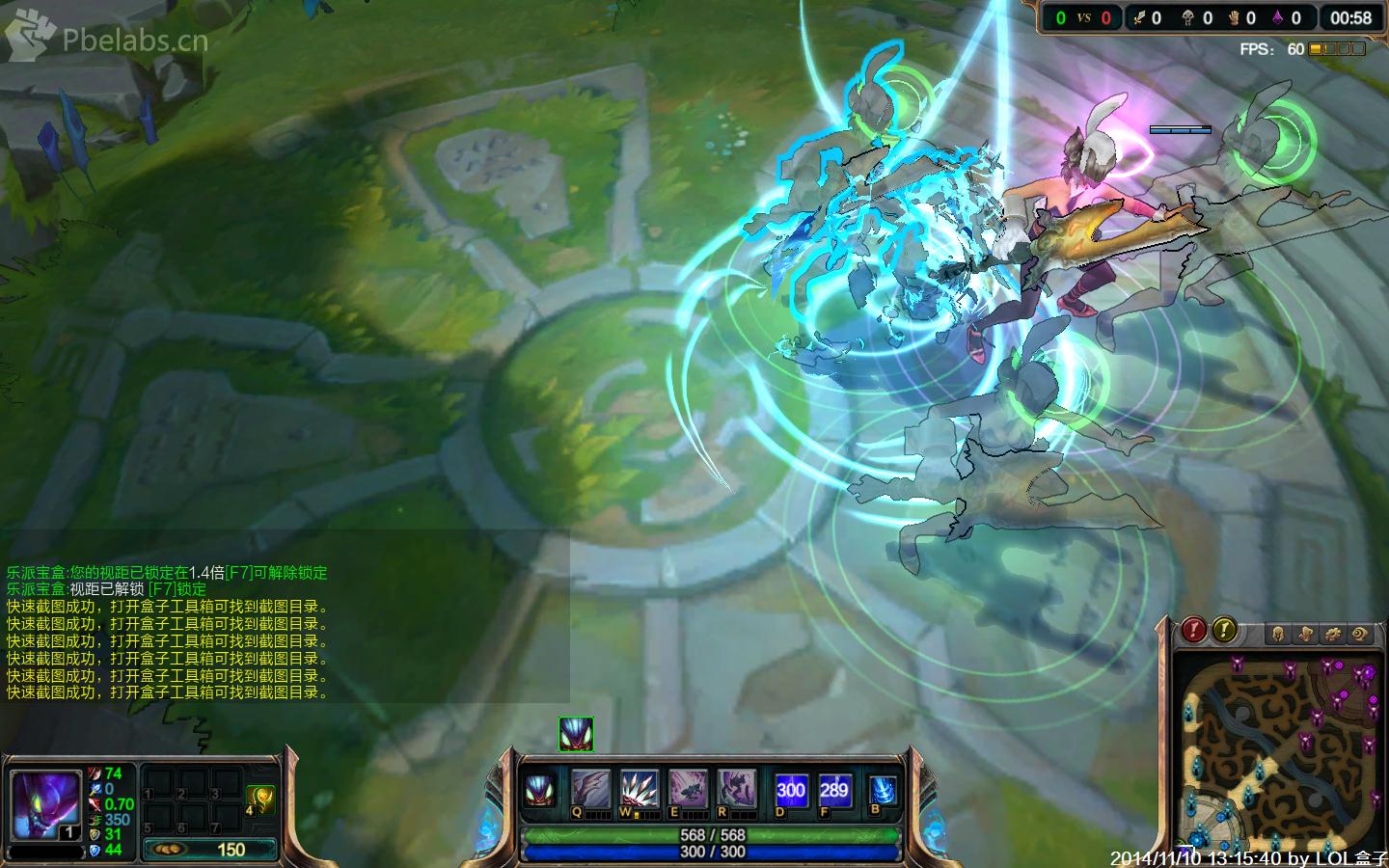Select the D summoner spell showing 300
This screenshot has height=868, width=1389.
pos(791,790)
